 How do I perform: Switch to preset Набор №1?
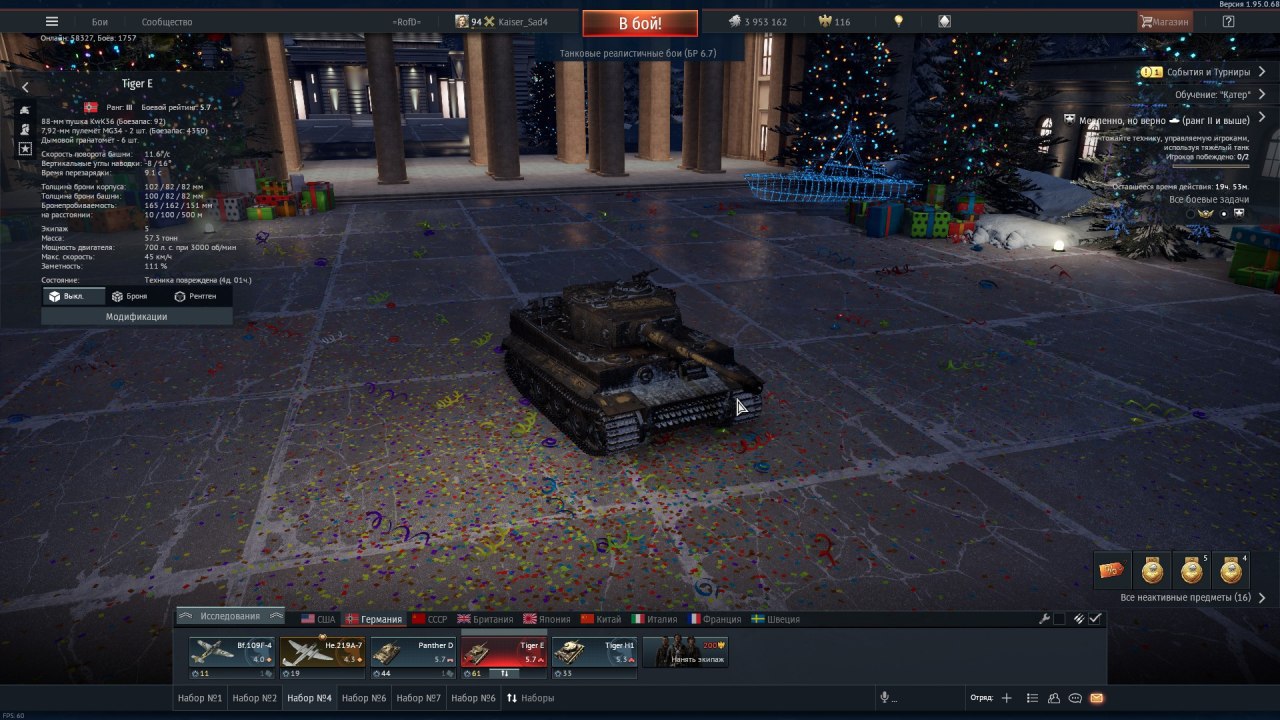(199, 698)
